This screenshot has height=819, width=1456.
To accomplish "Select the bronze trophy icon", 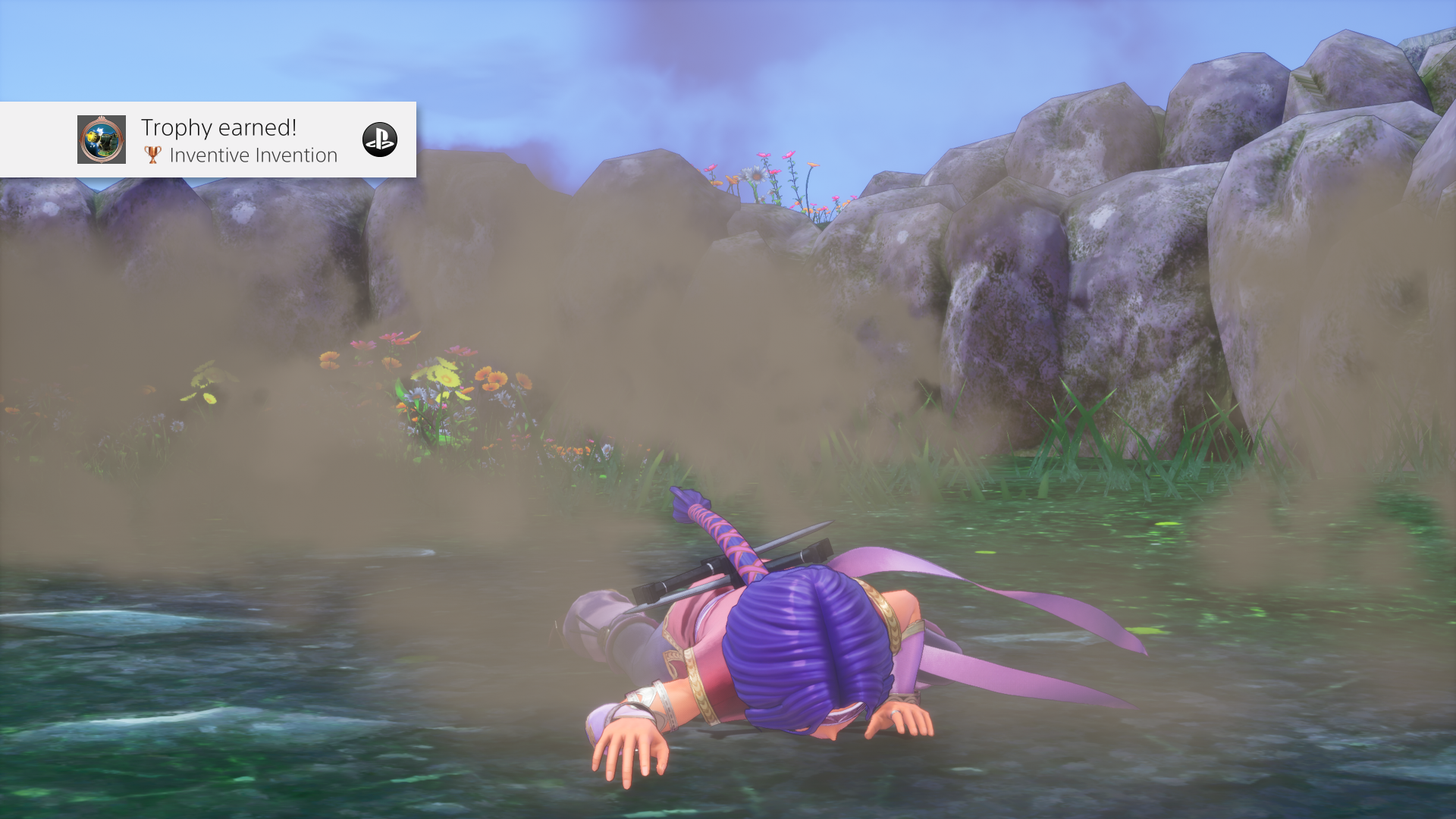I will (x=152, y=155).
